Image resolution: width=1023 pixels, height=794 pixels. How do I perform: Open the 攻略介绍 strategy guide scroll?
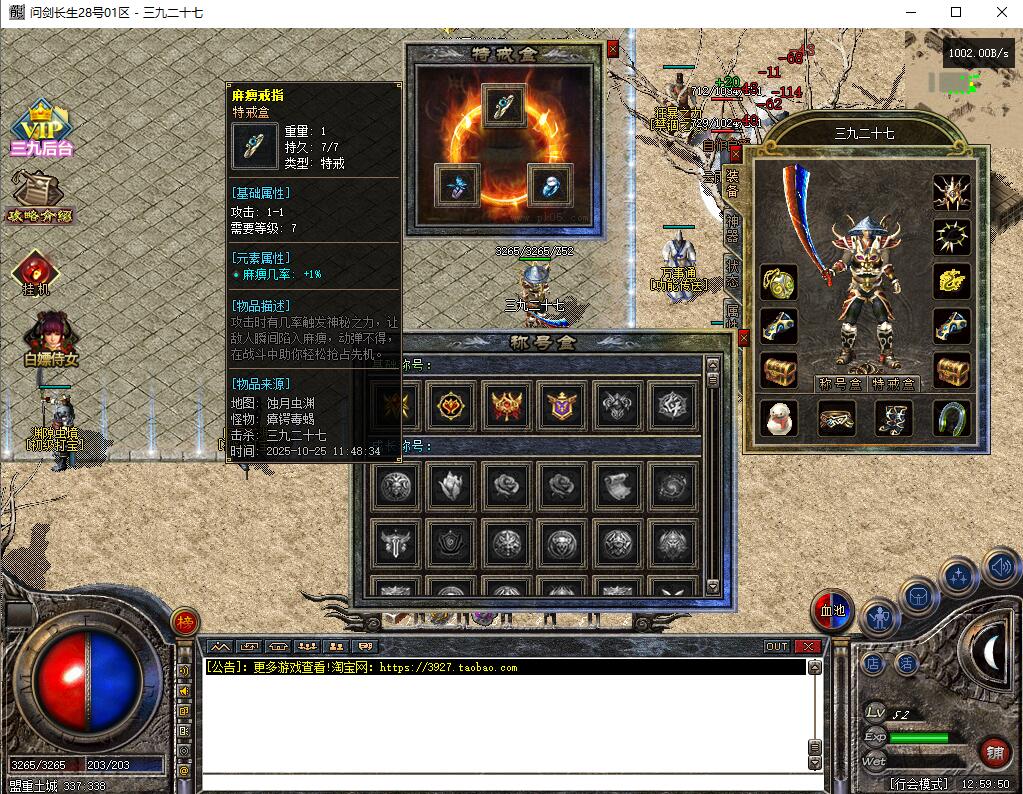40,197
